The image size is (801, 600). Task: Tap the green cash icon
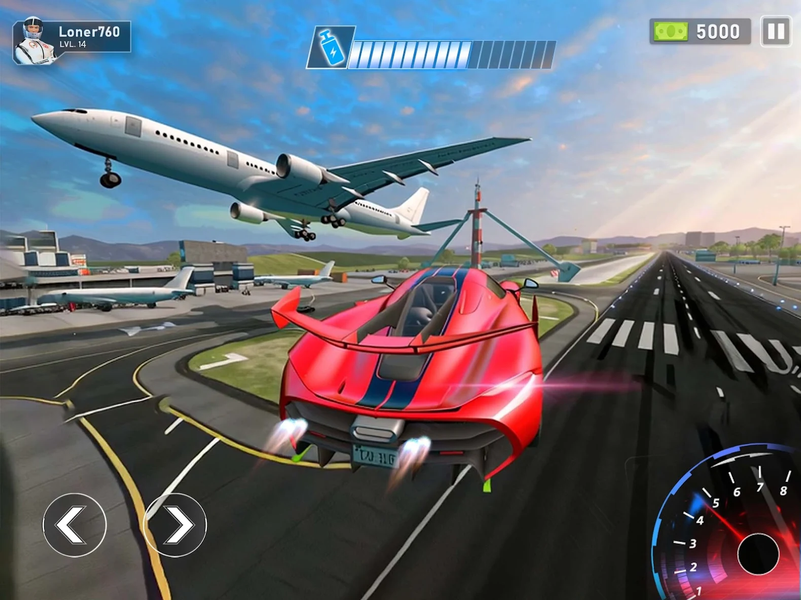669,32
